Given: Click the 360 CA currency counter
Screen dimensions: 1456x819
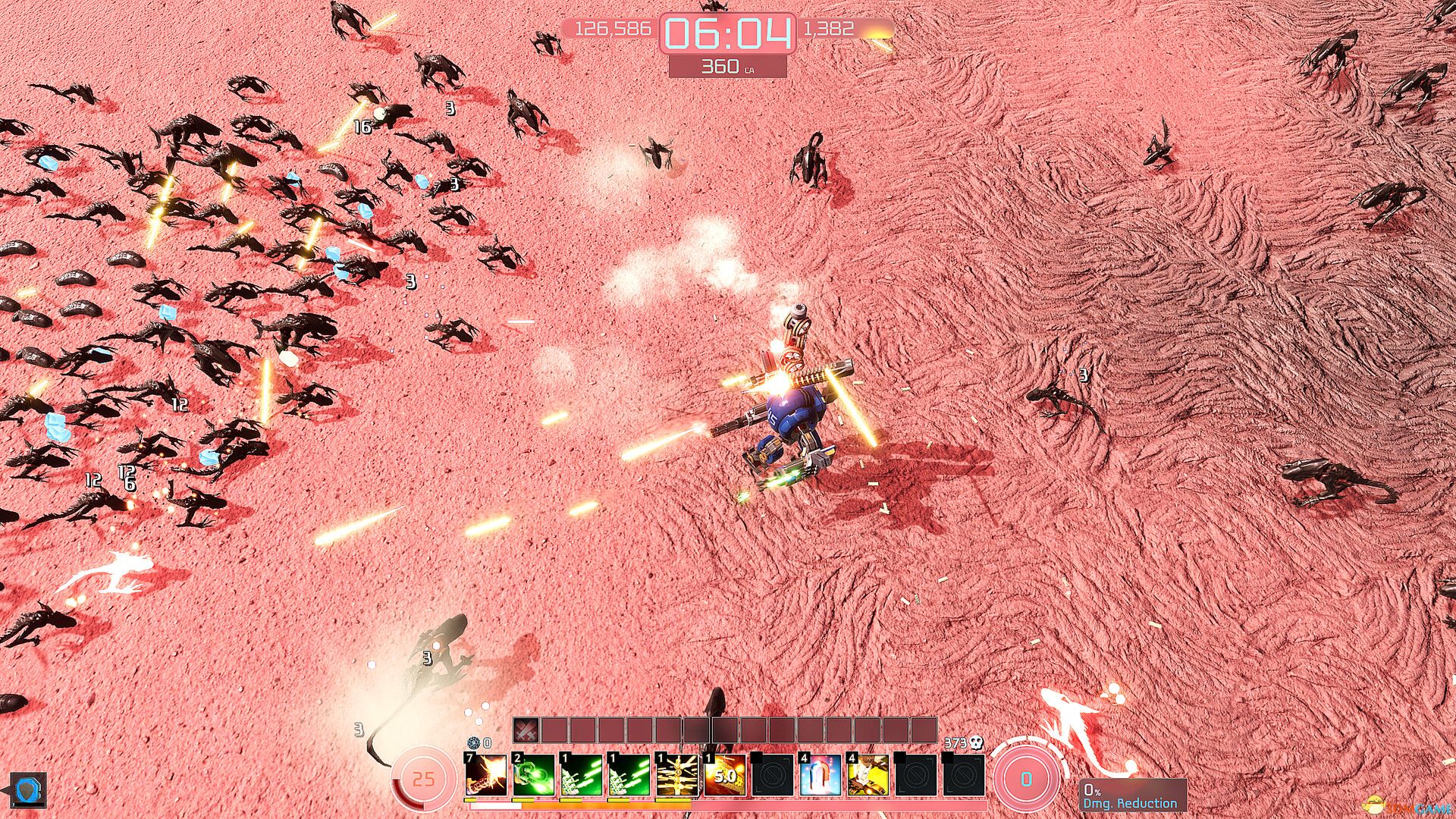Looking at the screenshot, I should click(x=725, y=66).
